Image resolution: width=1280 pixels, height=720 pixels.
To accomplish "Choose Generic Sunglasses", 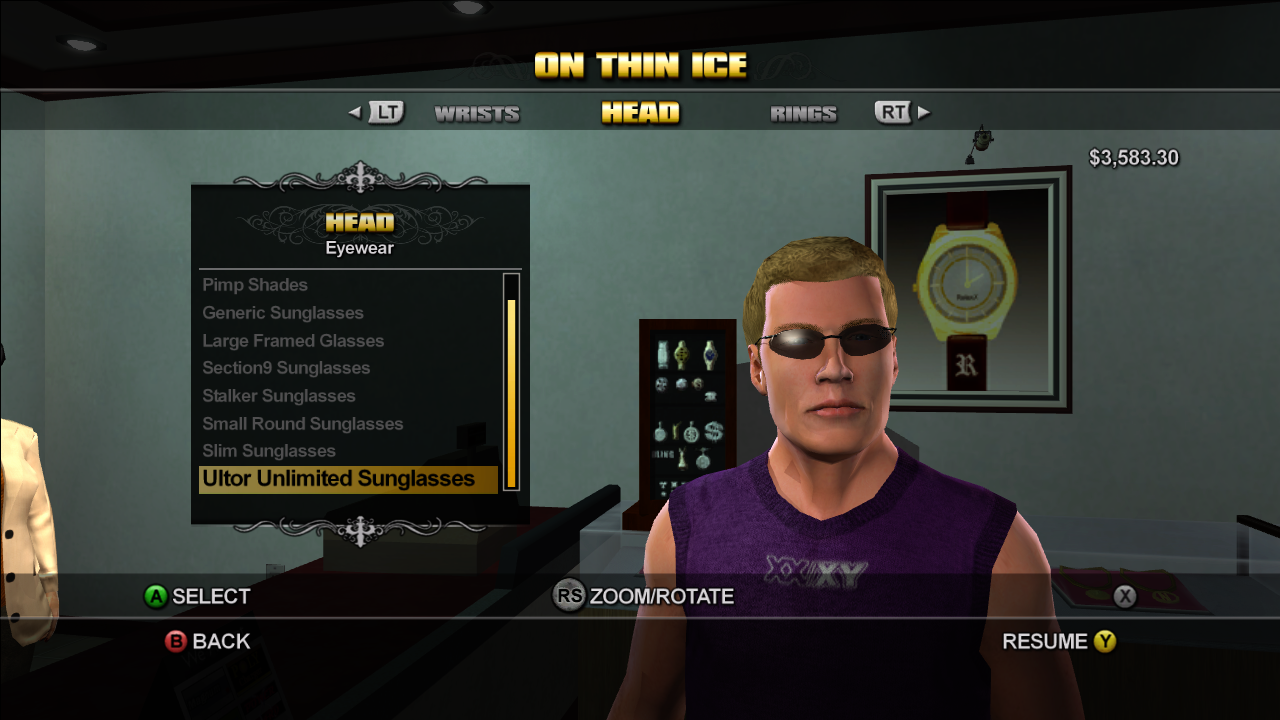I will tap(283, 313).
